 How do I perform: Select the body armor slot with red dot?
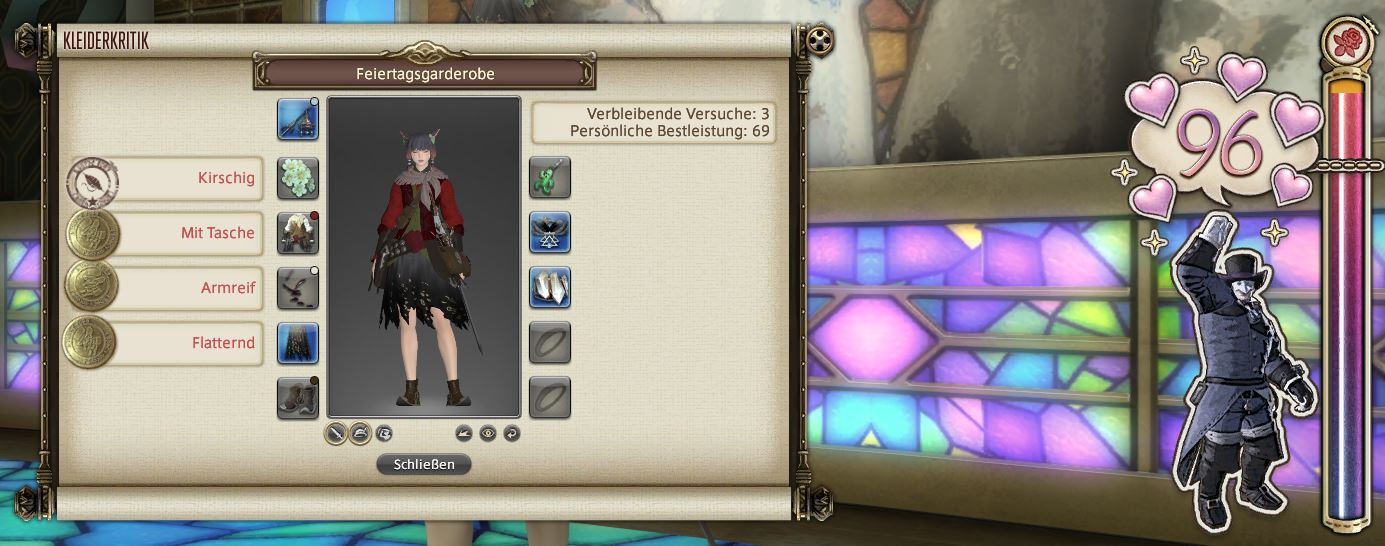tap(298, 233)
